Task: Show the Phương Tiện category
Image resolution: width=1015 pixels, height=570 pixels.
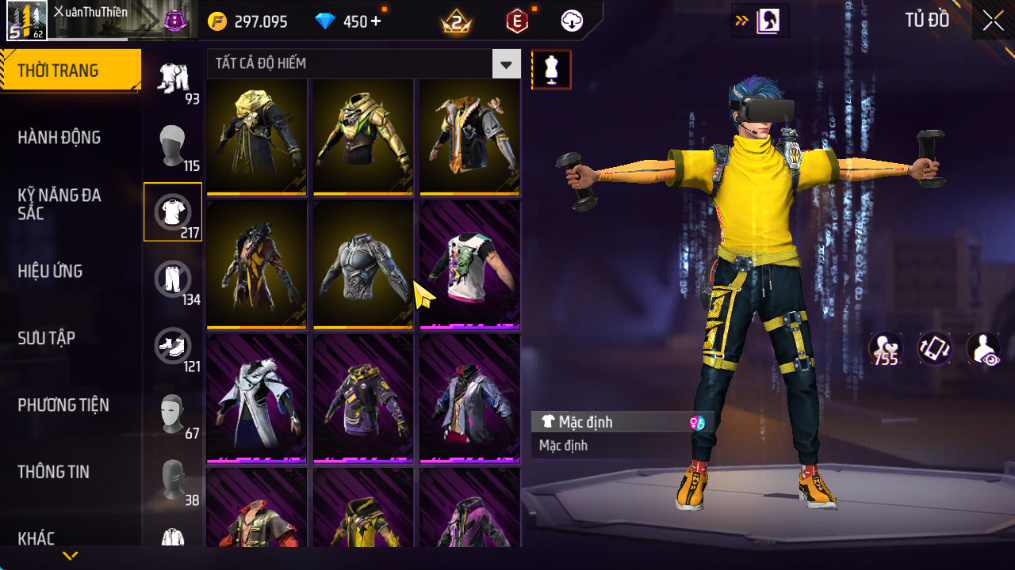Action: coord(63,405)
